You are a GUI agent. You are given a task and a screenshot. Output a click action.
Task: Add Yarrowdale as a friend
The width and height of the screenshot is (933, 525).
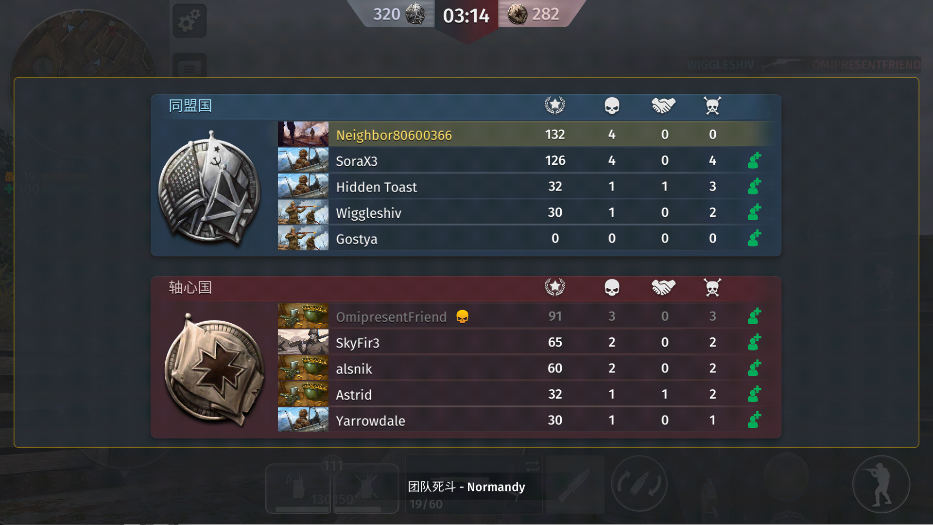(x=755, y=421)
